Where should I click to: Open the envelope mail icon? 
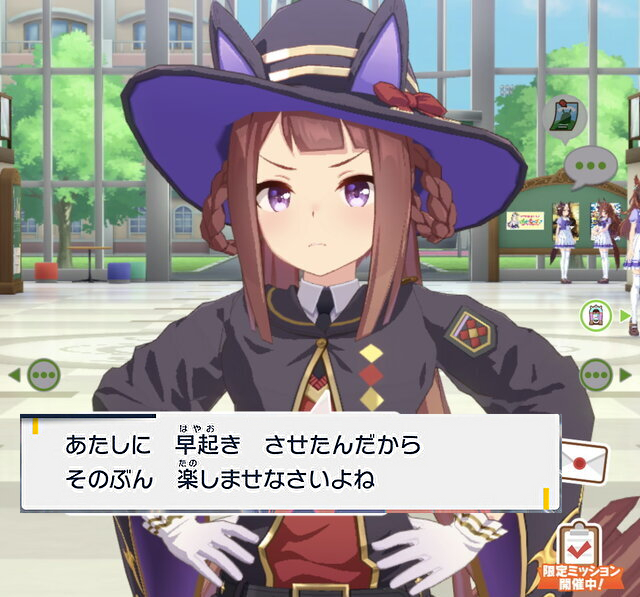[x=583, y=461]
